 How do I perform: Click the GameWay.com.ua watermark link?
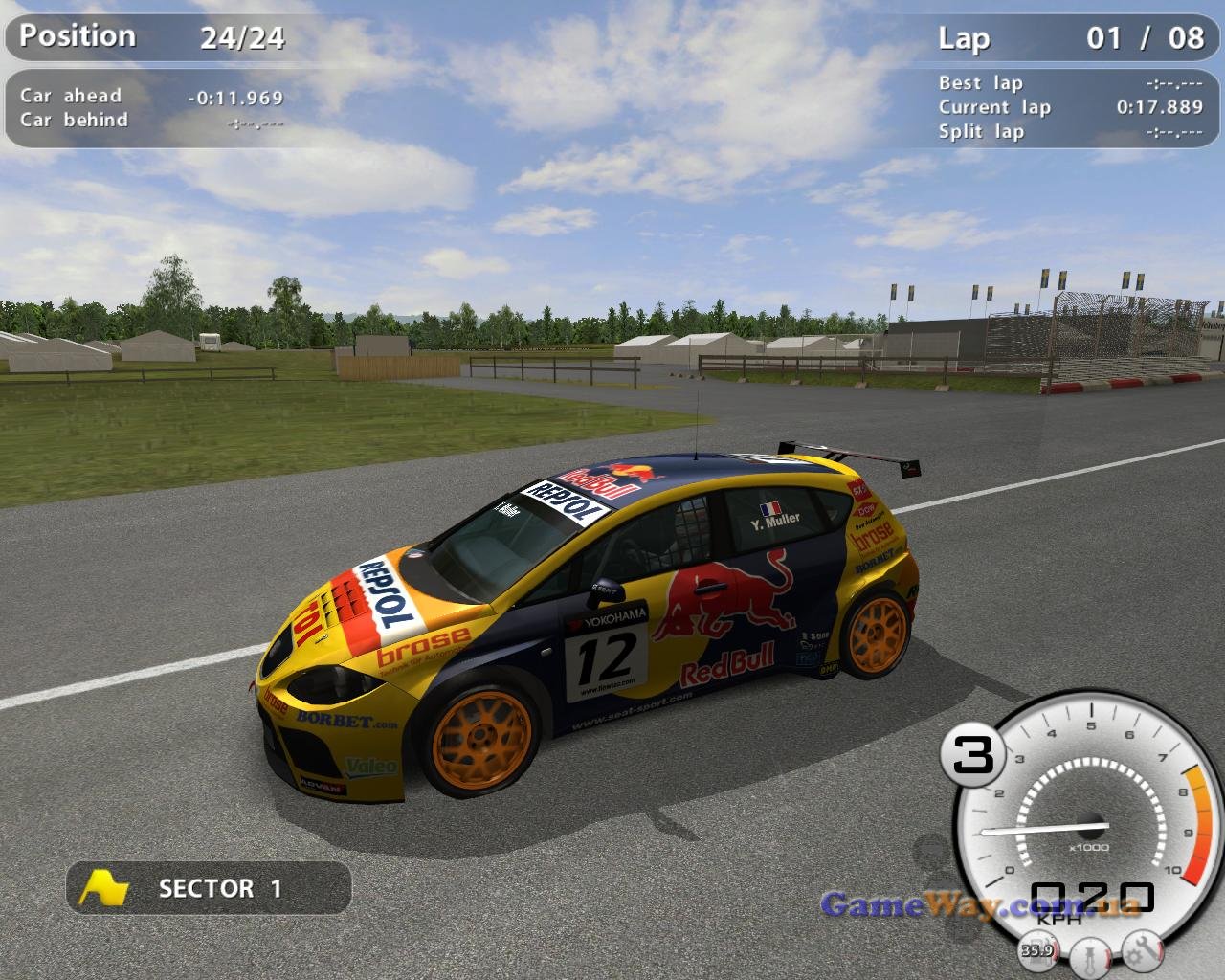pyautogui.click(x=980, y=904)
